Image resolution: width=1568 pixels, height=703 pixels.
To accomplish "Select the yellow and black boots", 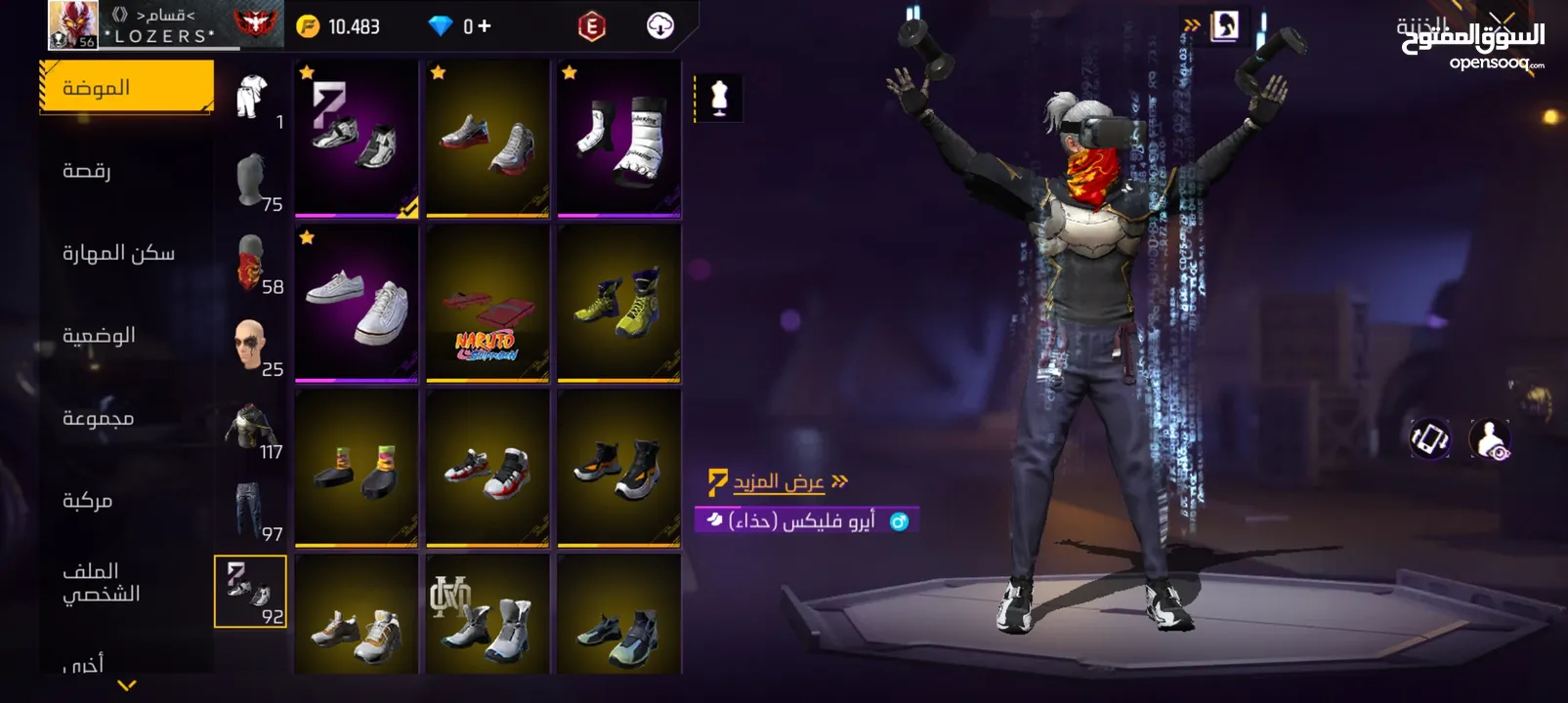I will 618,304.
